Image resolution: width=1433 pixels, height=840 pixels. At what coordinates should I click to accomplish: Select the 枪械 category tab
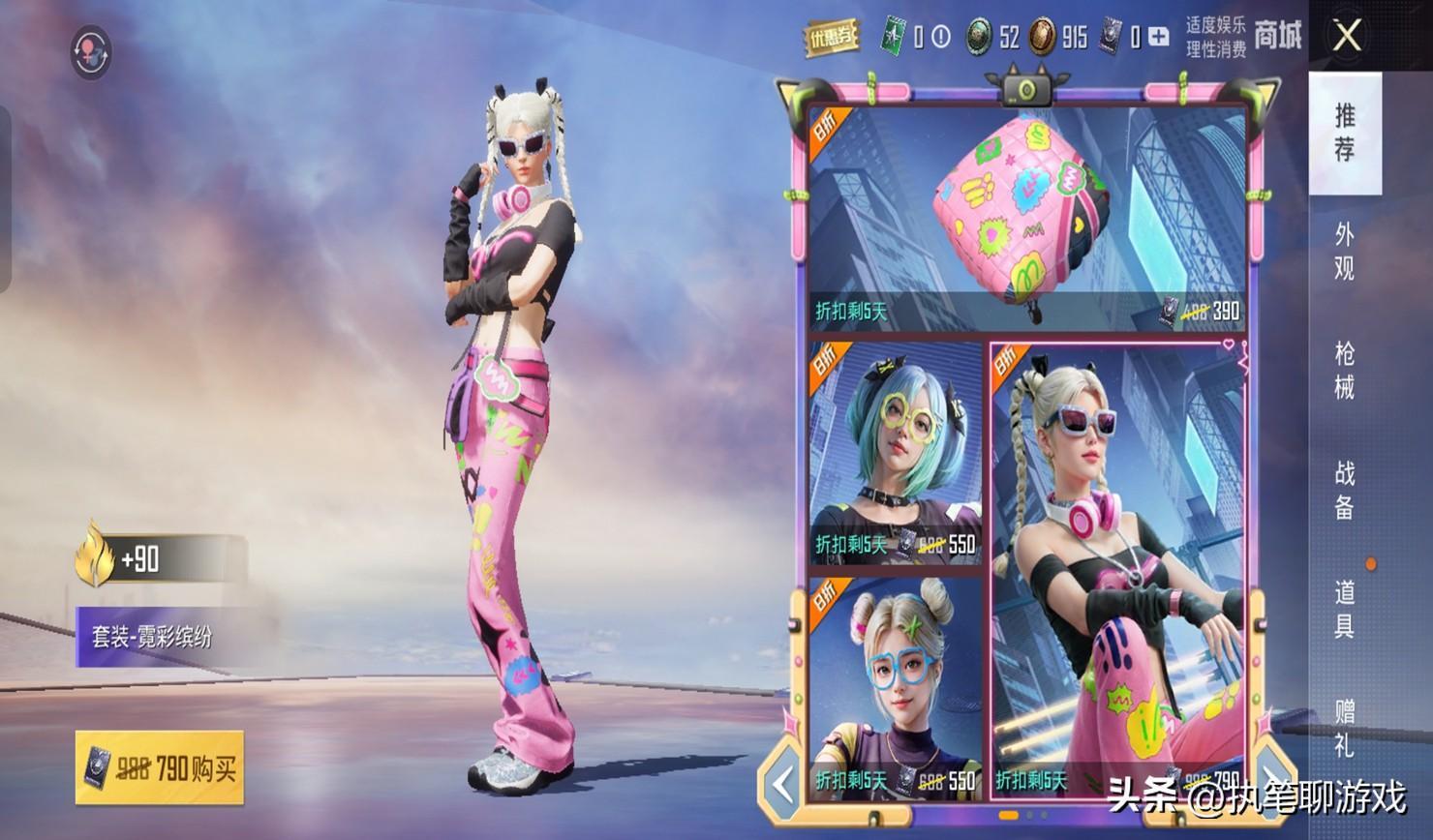[x=1344, y=370]
